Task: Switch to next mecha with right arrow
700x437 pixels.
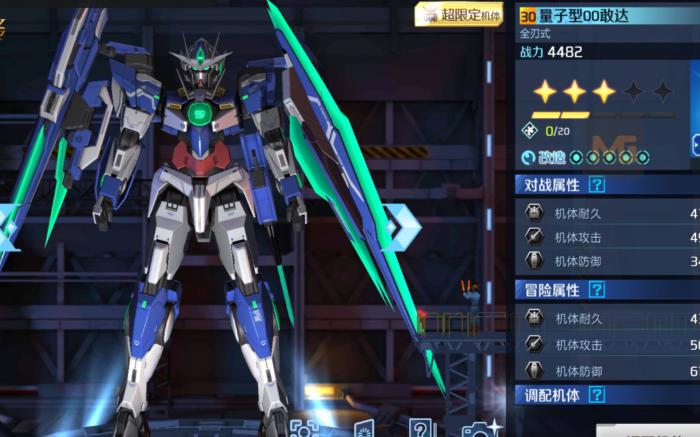Action: (402, 228)
